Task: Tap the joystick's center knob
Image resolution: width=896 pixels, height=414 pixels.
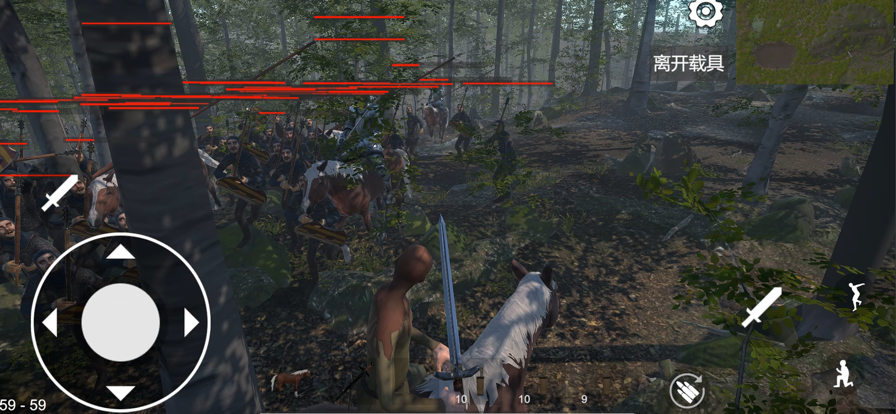Action: (121, 322)
